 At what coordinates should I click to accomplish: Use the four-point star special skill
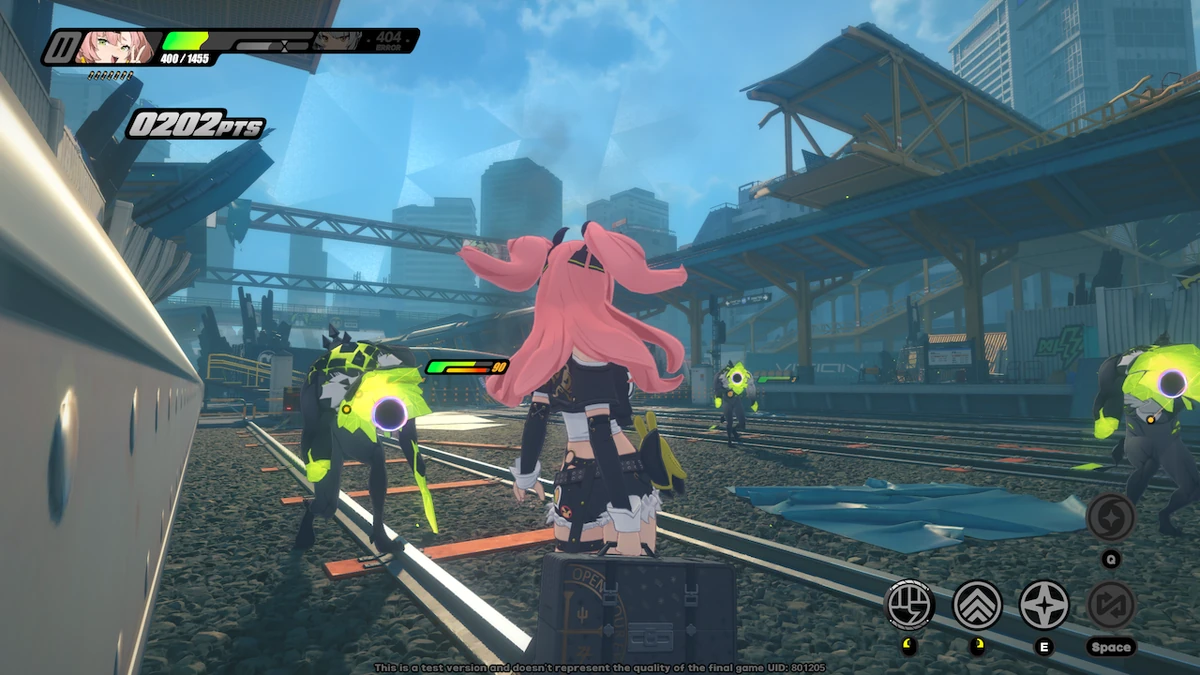[1044, 604]
